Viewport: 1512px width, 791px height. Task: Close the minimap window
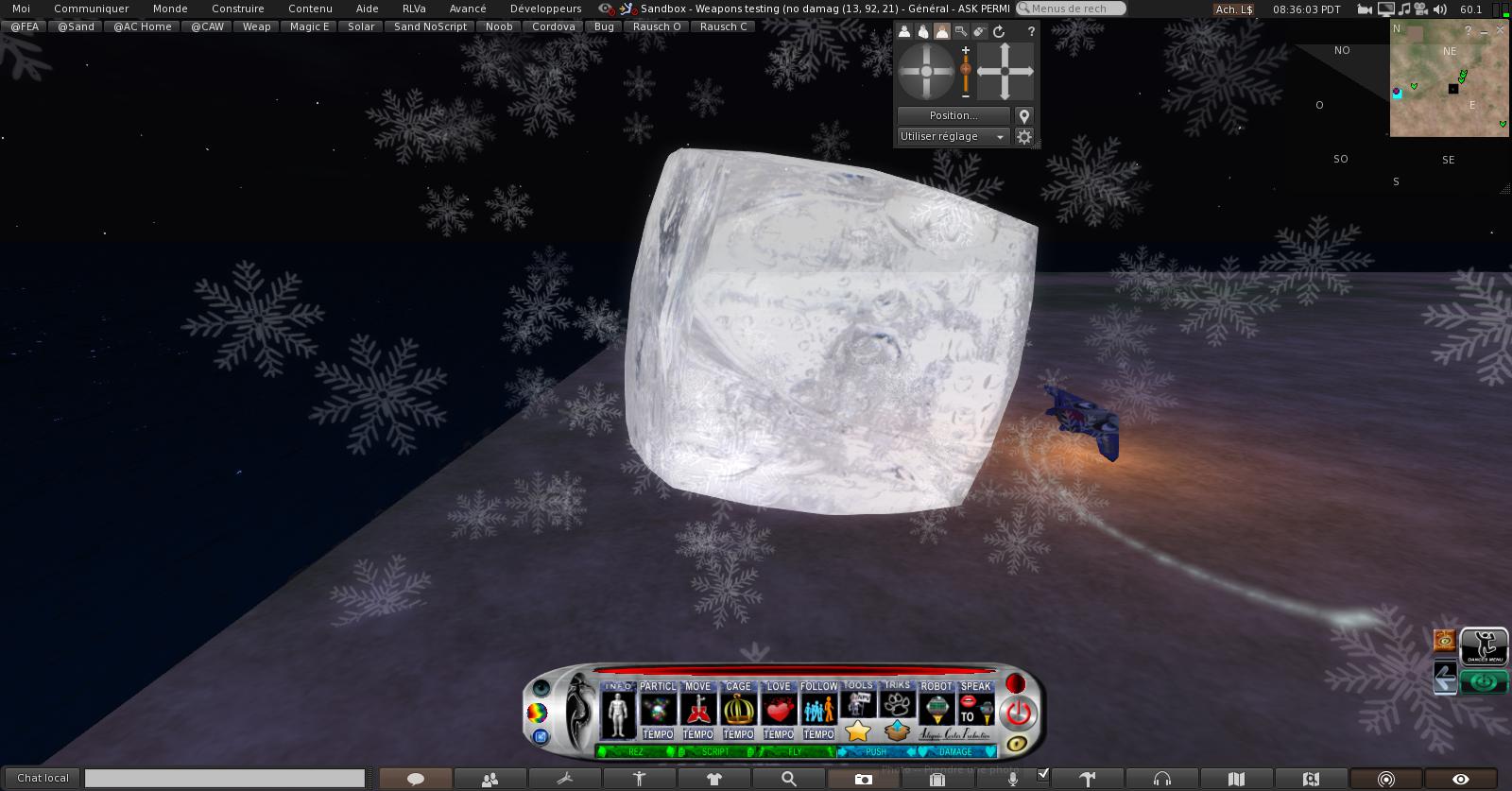pyautogui.click(x=1501, y=30)
